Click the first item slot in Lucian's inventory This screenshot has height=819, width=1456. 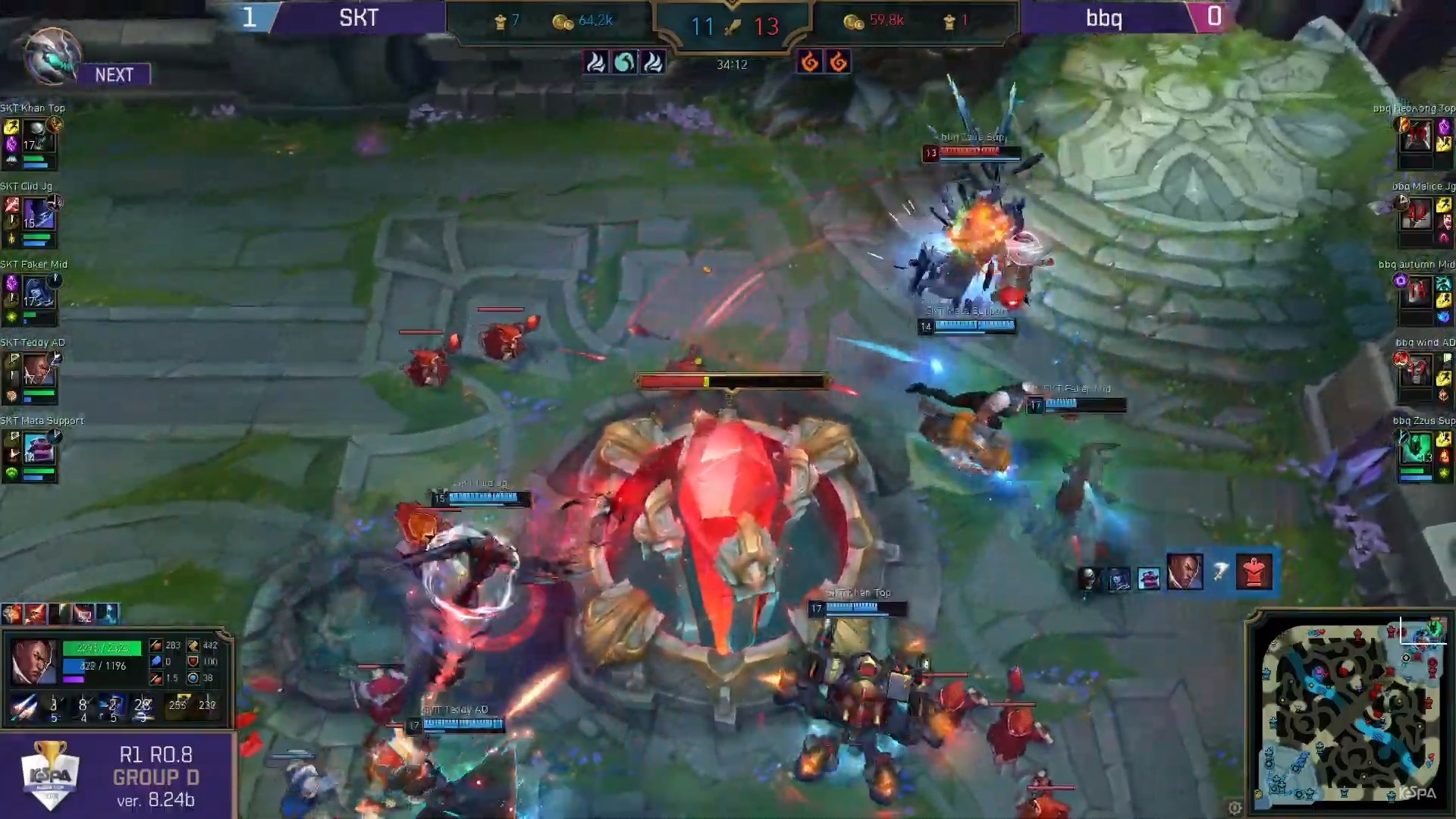[12, 613]
